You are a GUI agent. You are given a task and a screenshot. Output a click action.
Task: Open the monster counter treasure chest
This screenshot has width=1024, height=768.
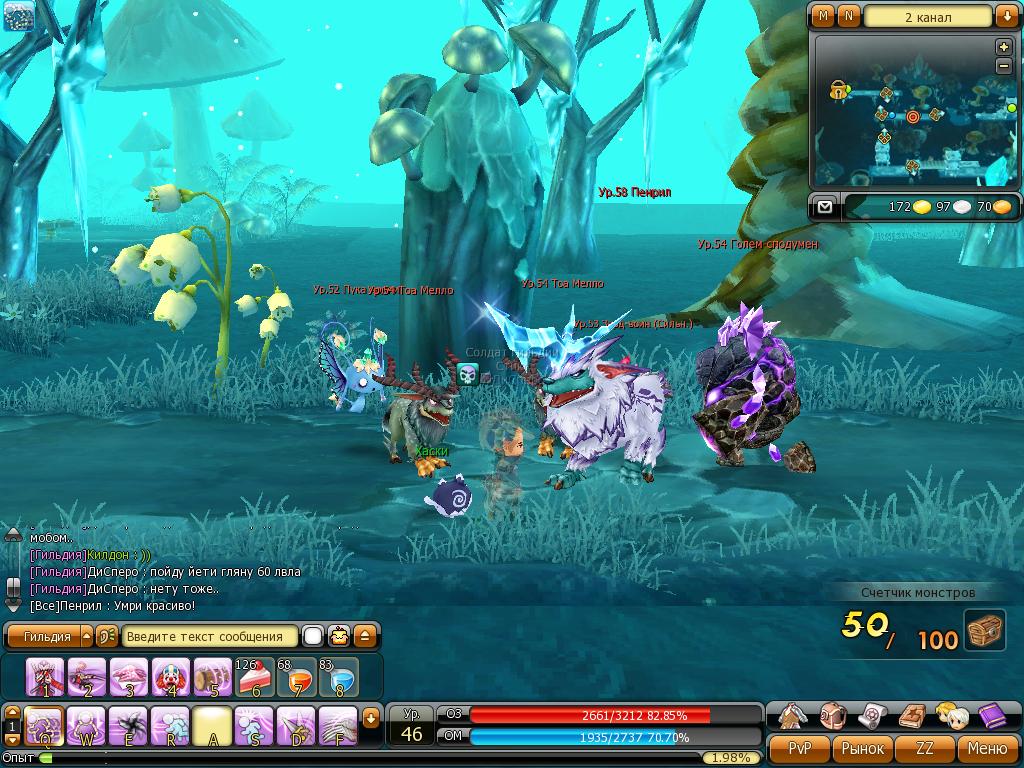coord(984,631)
